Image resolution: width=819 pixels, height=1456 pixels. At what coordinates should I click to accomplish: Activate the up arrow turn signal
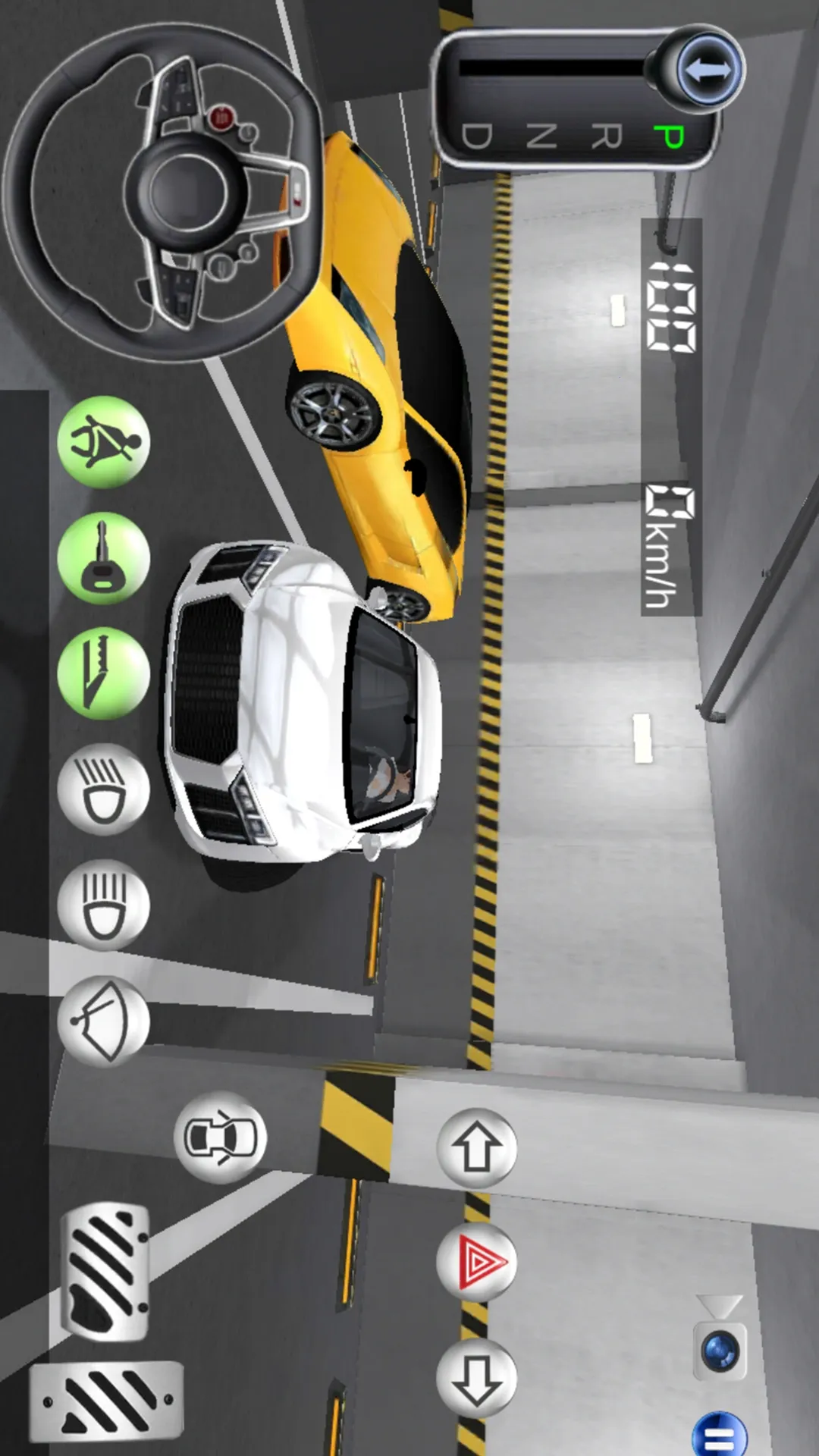point(476,1148)
